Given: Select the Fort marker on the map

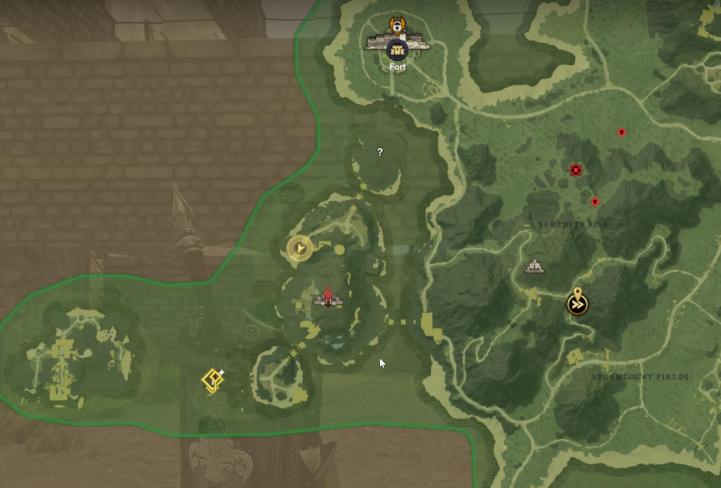Looking at the screenshot, I should pyautogui.click(x=398, y=46).
